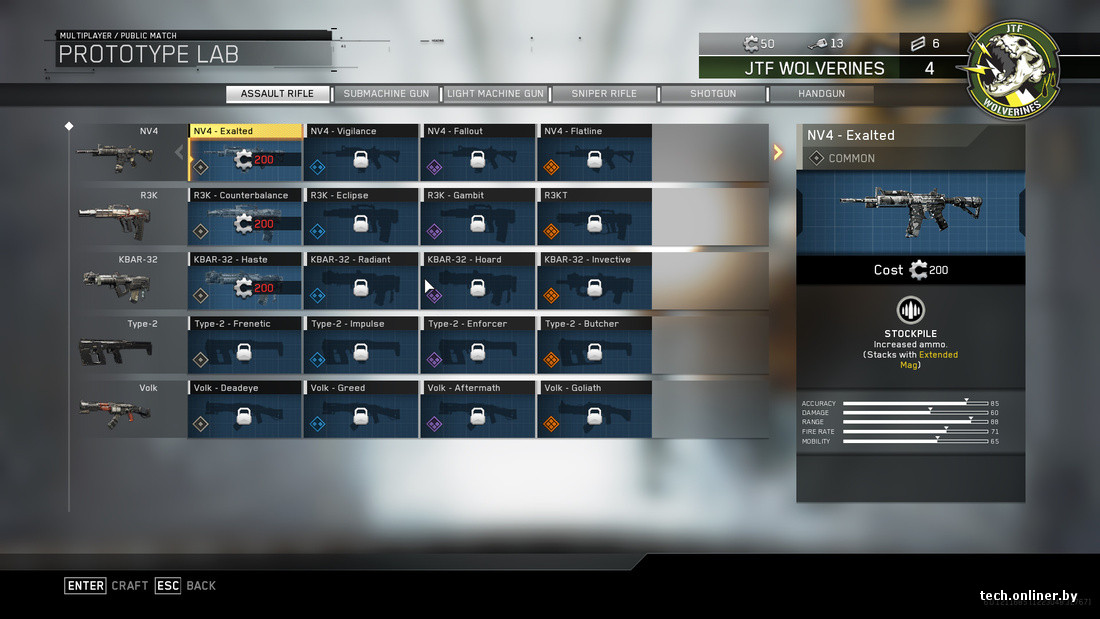The image size is (1100, 619).
Task: Choose the Volk - Deadeye prototype
Action: 245,409
